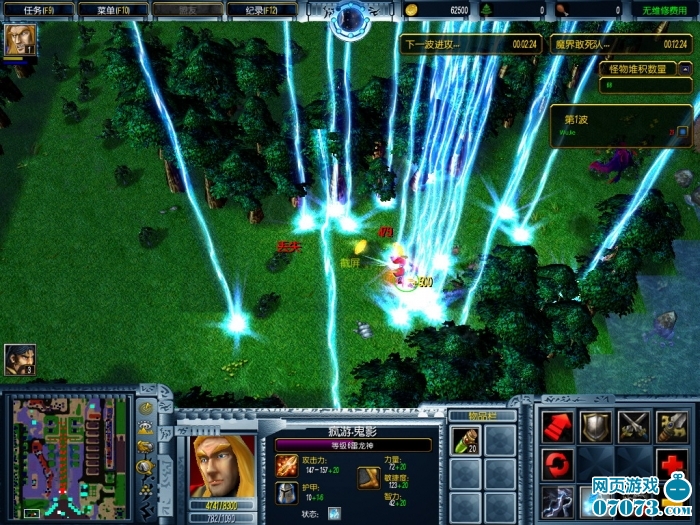Choose the shield Hold Position command
Viewport: 700px width, 525px height.
[595, 427]
